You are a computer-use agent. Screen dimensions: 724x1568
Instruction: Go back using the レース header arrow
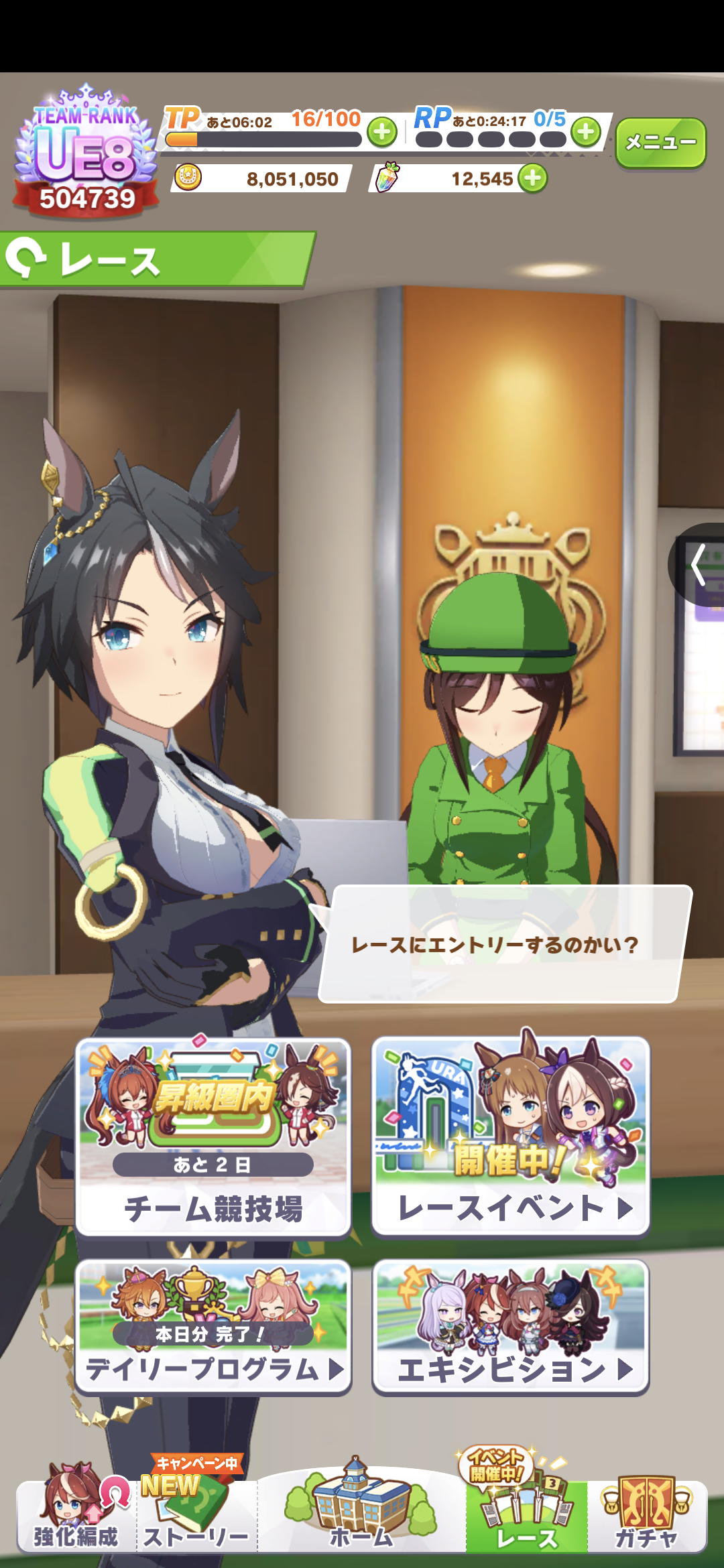(x=27, y=259)
